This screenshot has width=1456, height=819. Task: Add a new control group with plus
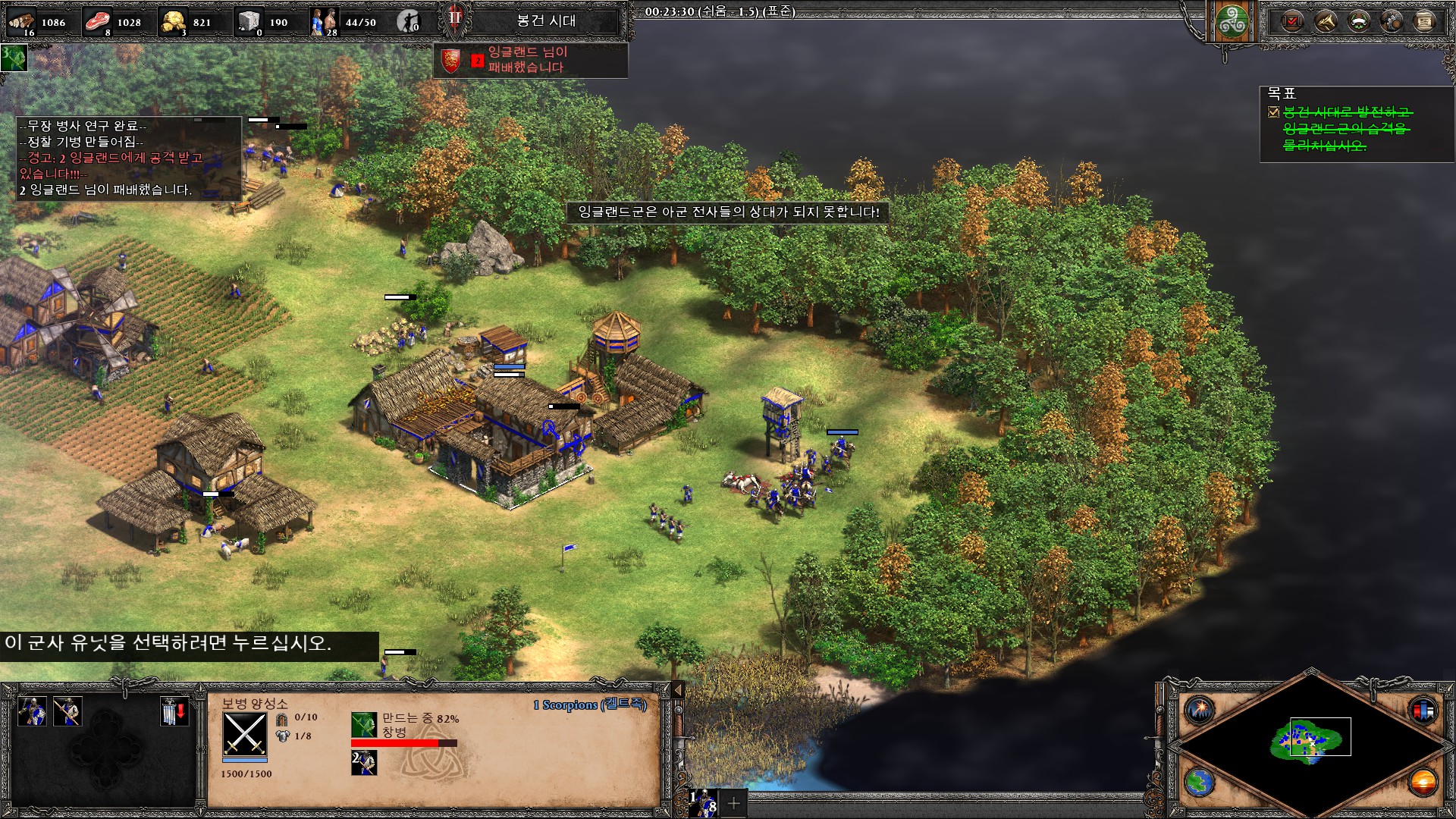click(734, 802)
